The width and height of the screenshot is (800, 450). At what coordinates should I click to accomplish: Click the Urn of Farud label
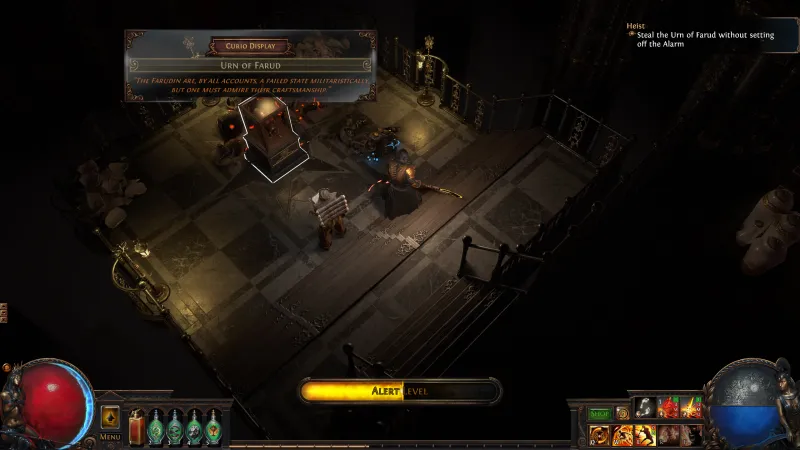coord(250,65)
